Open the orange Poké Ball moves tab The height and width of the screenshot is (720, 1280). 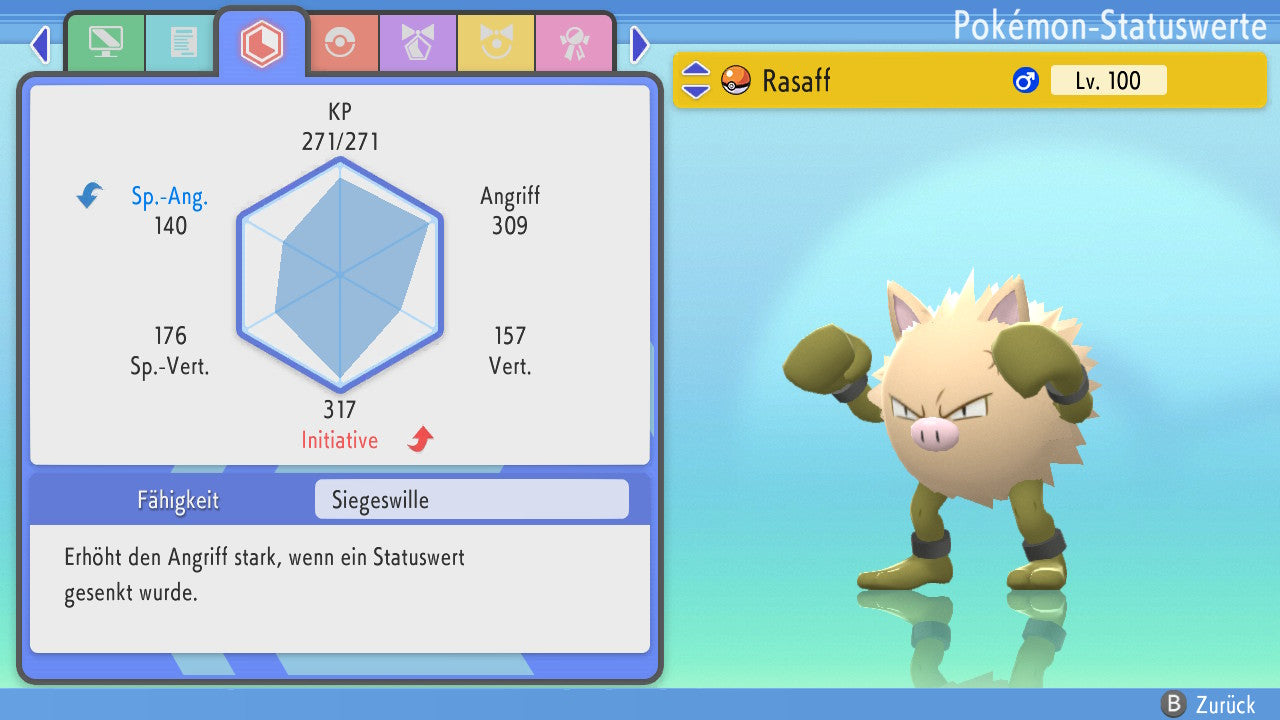(x=340, y=42)
